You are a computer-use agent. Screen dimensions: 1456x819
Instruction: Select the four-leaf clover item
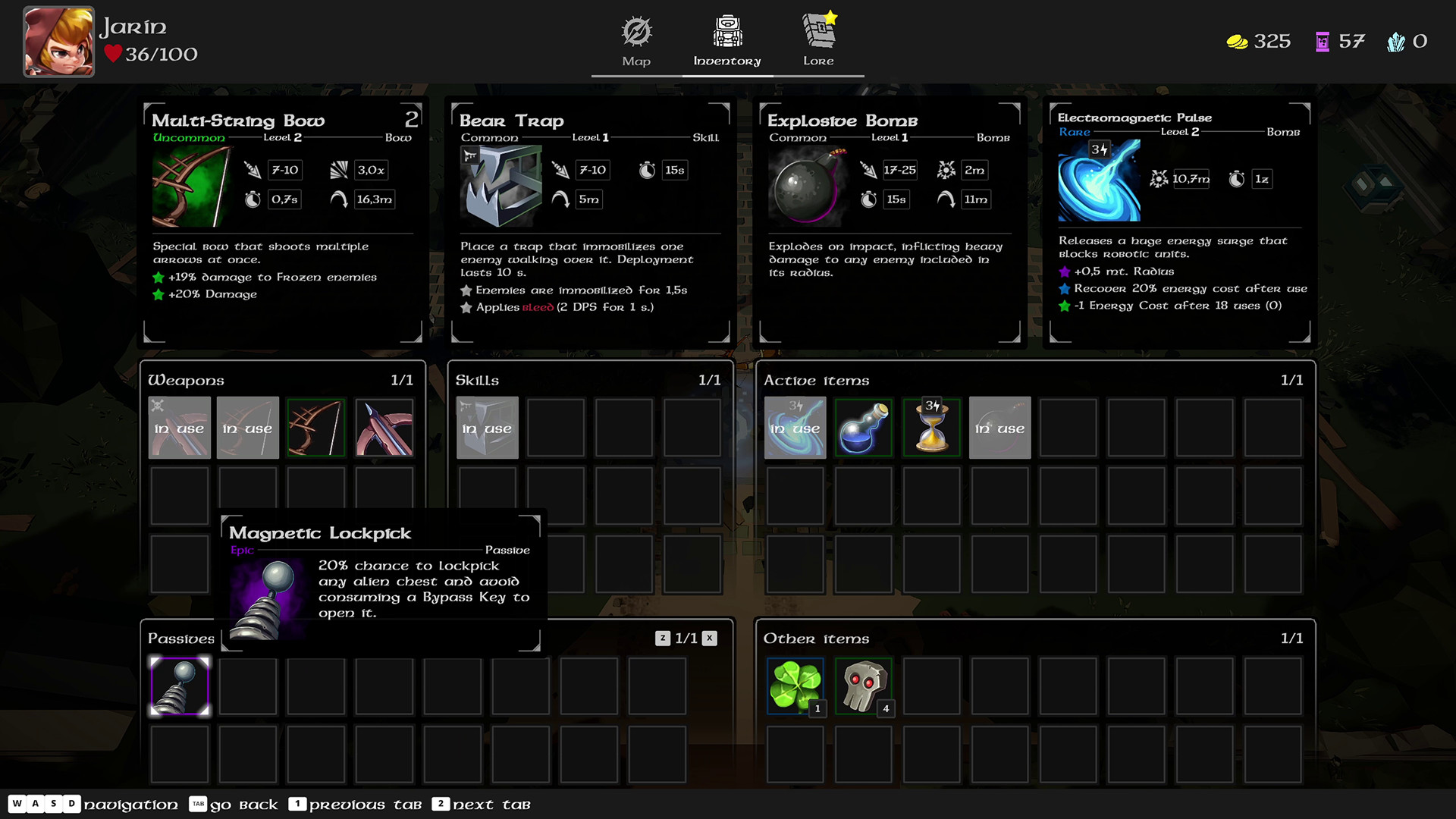pos(795,686)
